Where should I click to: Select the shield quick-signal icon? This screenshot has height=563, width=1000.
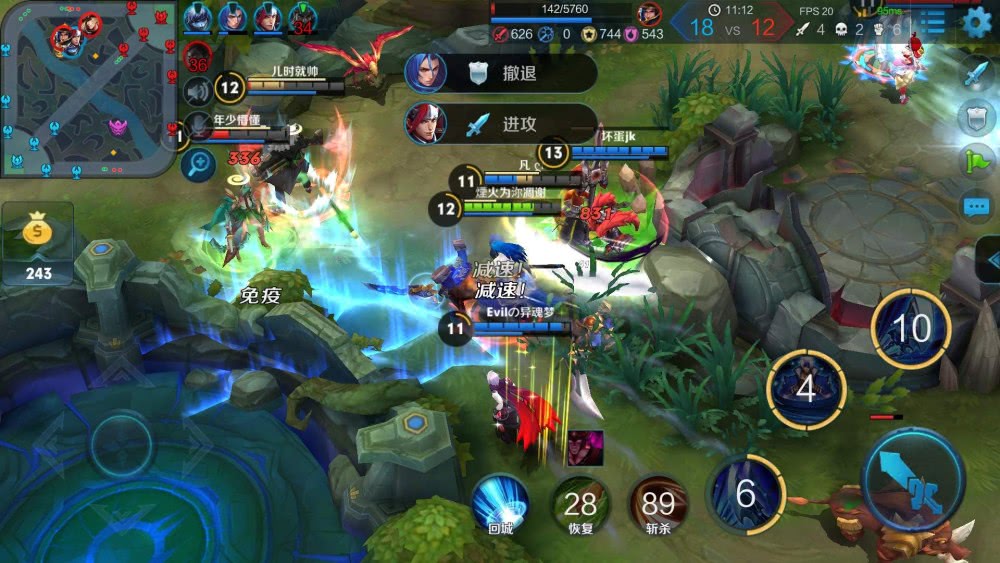click(x=976, y=117)
